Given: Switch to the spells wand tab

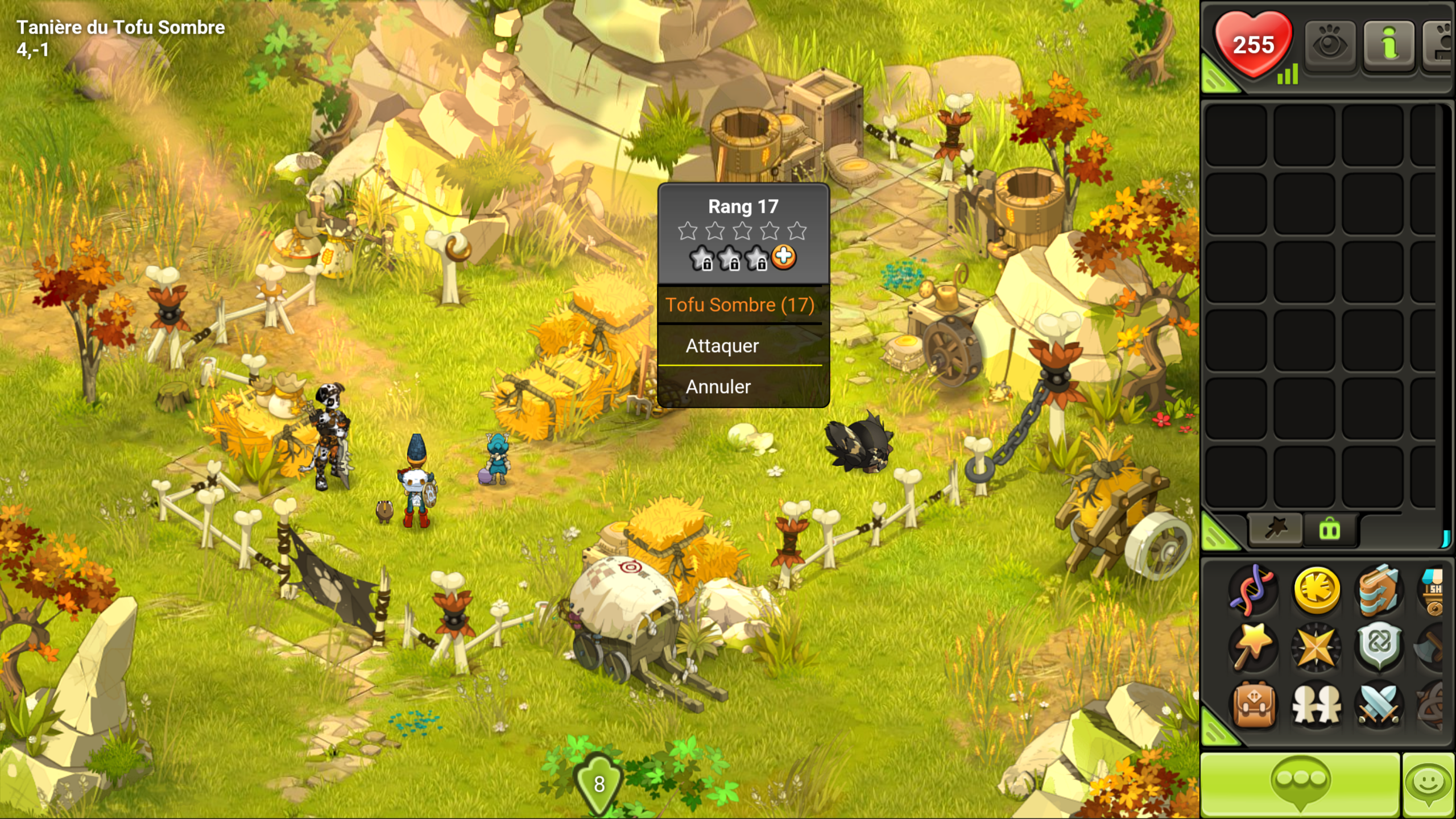Looking at the screenshot, I should point(1275,530).
